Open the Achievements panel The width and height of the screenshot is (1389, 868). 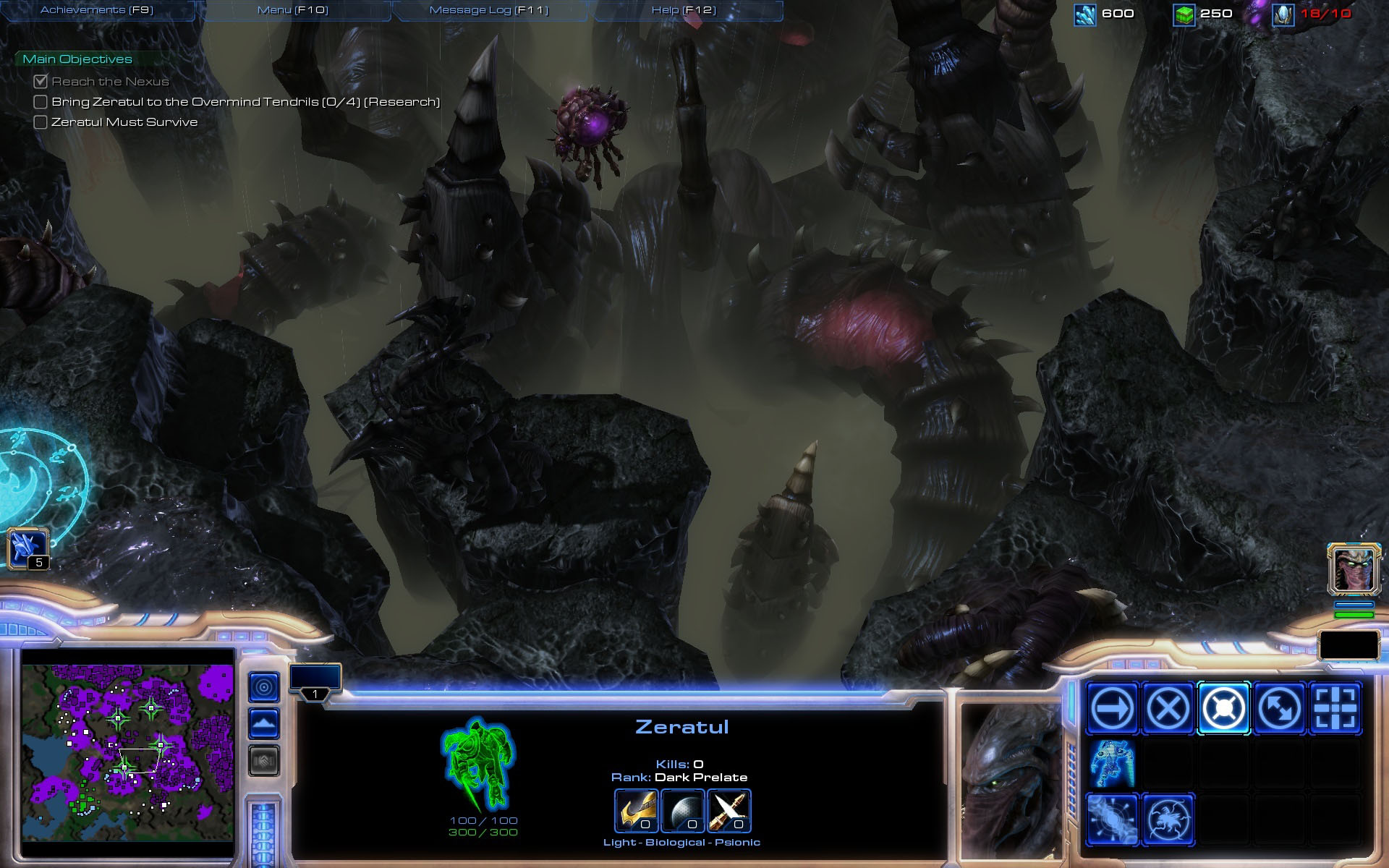[x=97, y=10]
